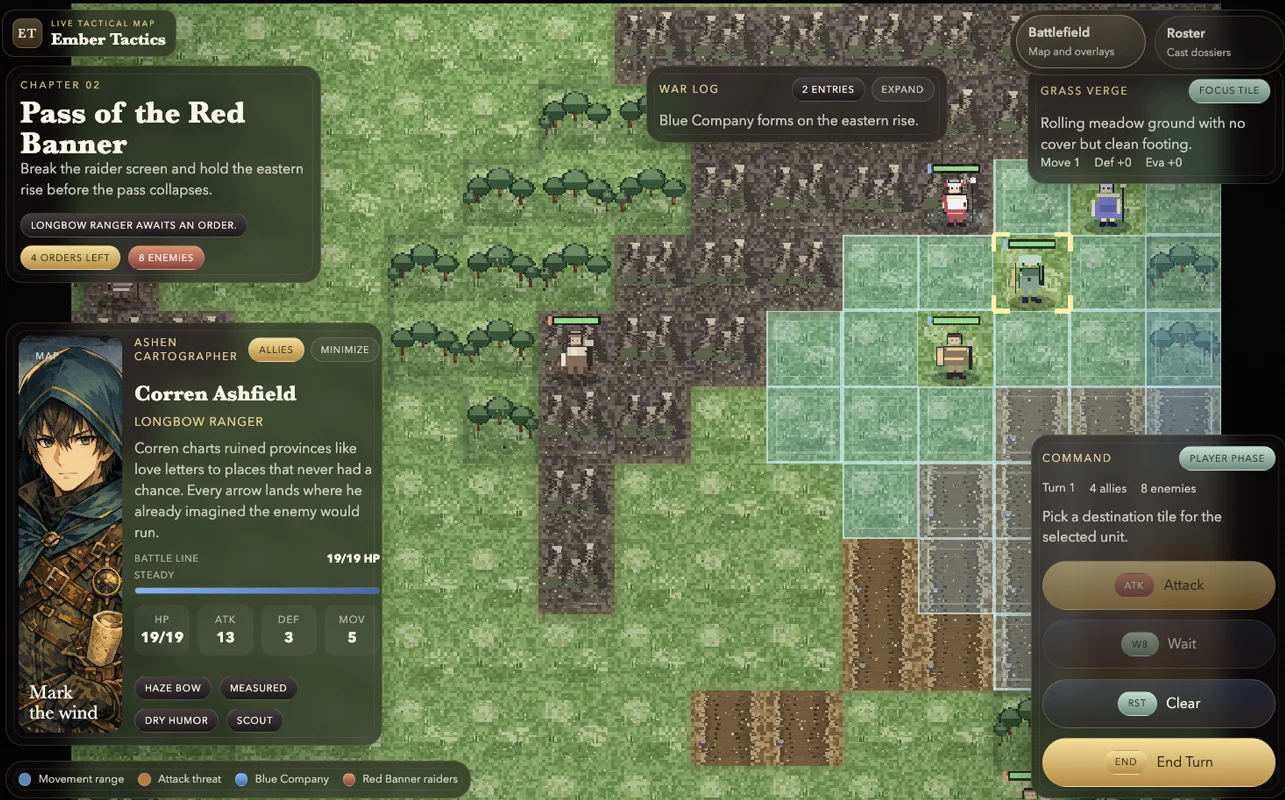
Task: Click the Attack threat legend dot
Action: [x=143, y=779]
